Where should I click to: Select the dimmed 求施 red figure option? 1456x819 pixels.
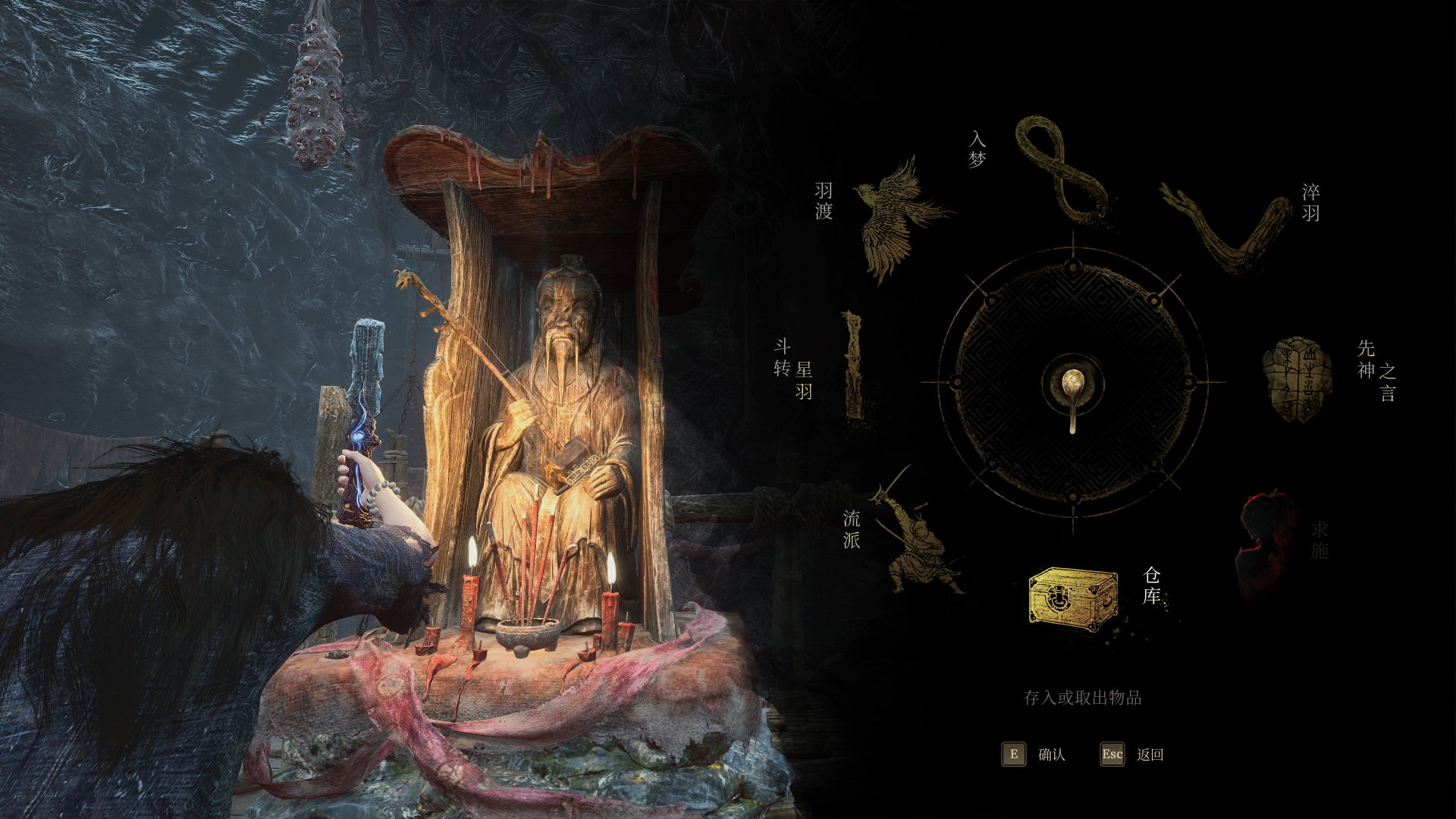click(1265, 542)
